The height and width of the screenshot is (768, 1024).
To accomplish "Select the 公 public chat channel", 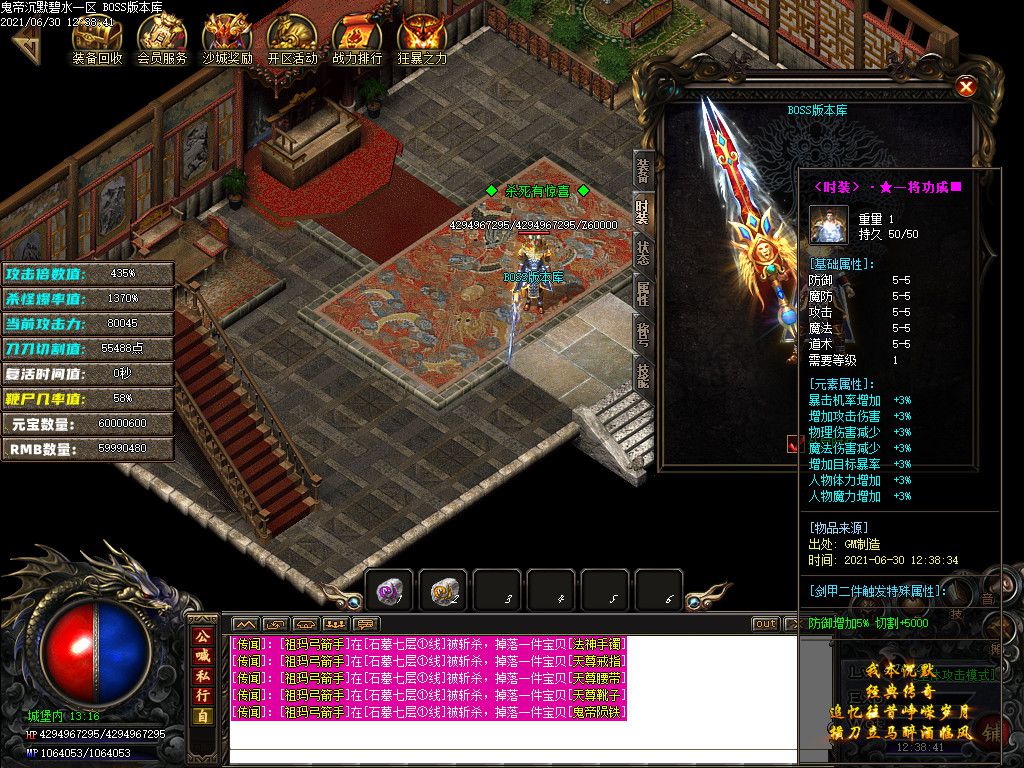I will [x=202, y=634].
